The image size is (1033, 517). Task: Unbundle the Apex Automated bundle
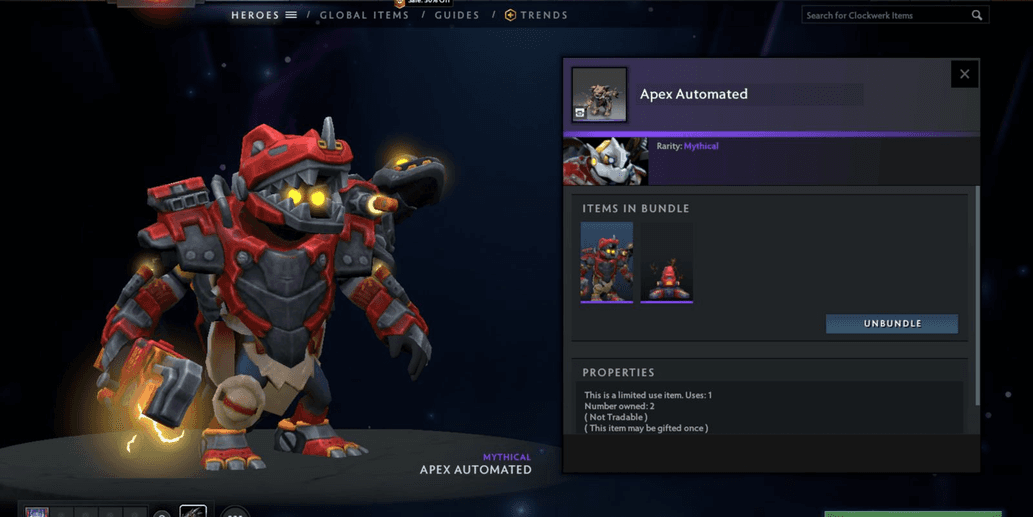coord(891,324)
